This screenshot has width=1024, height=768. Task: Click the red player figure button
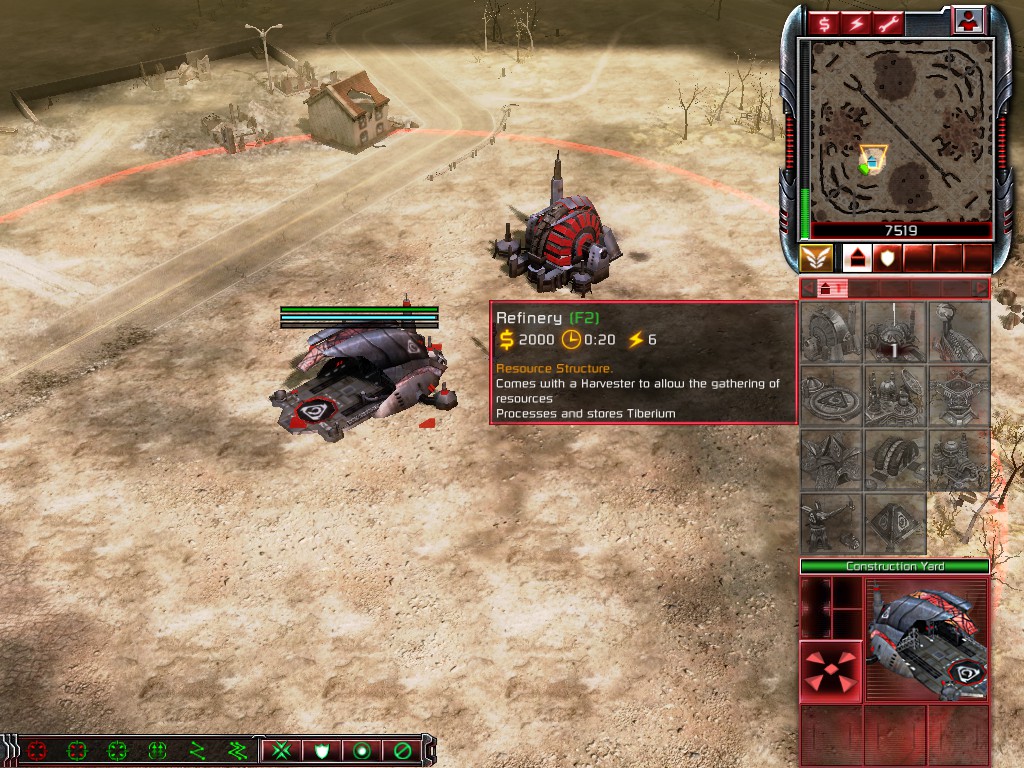coord(968,20)
